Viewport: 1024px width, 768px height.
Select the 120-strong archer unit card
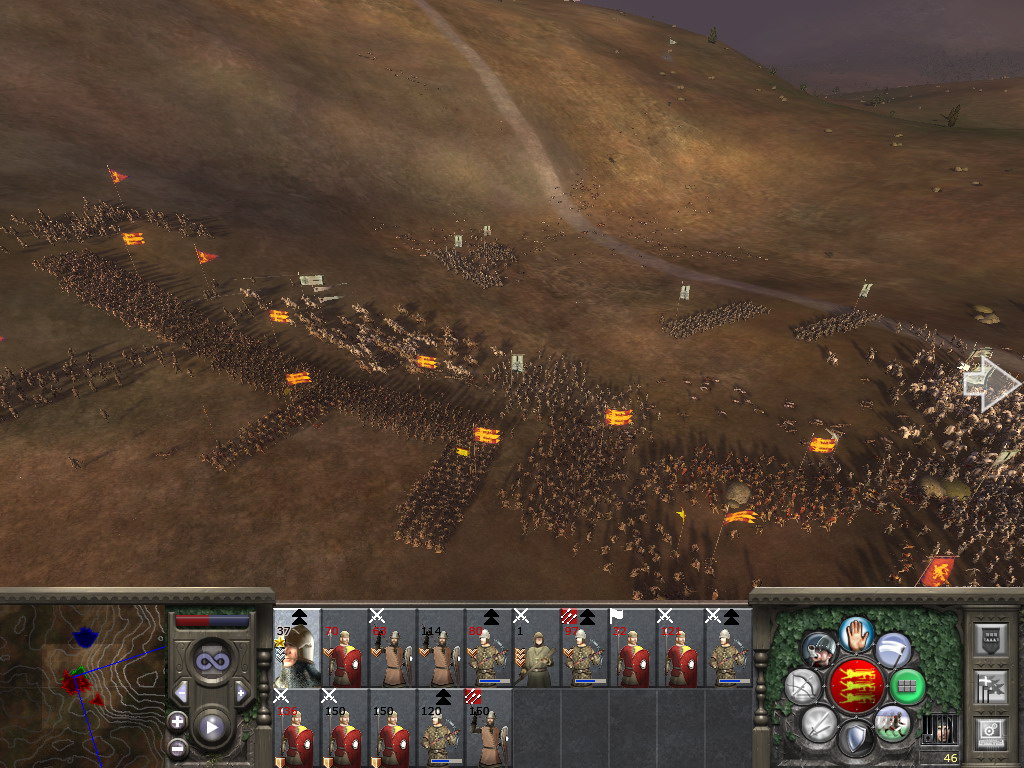point(441,728)
